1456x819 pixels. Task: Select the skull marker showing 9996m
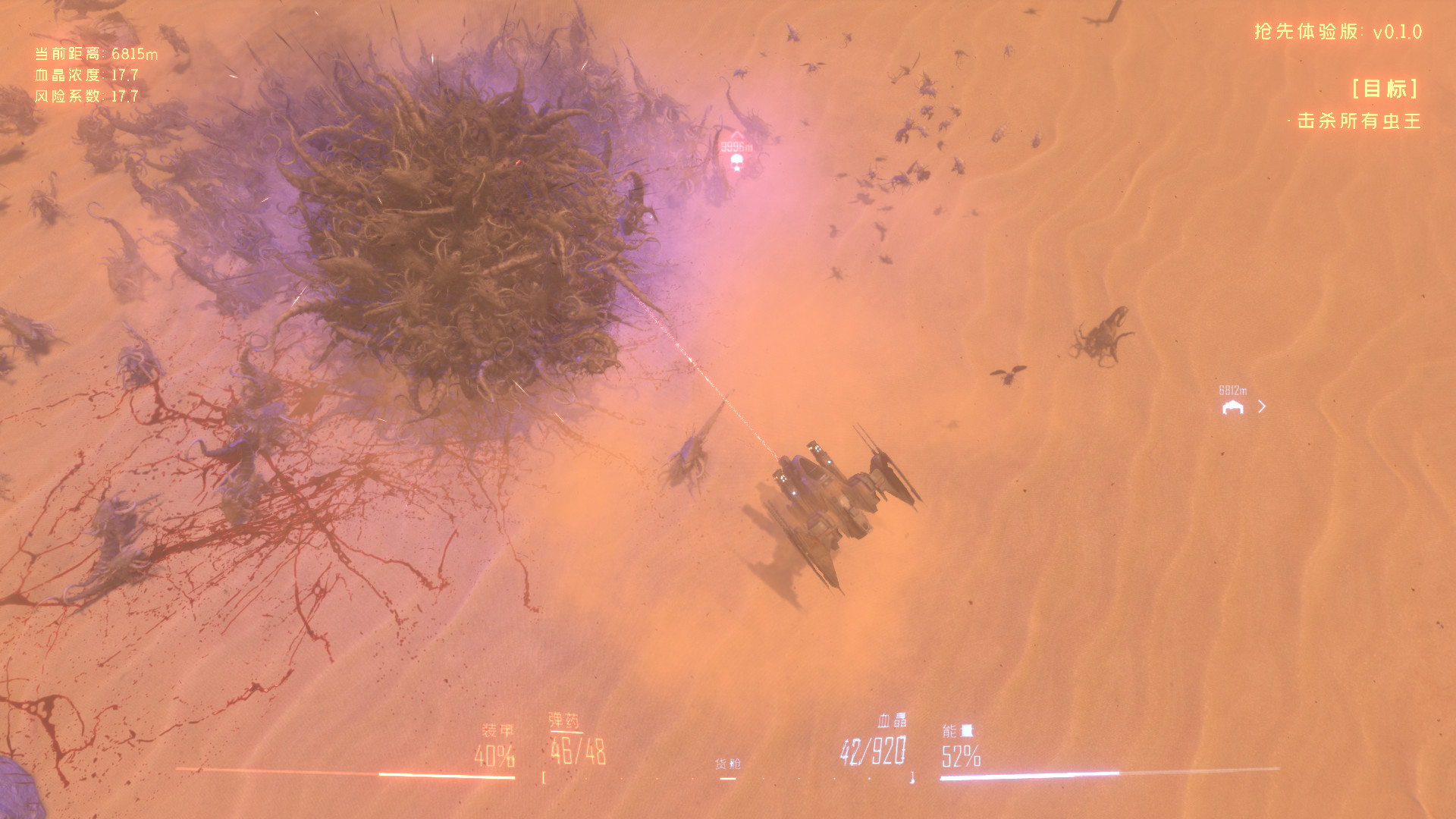click(736, 162)
